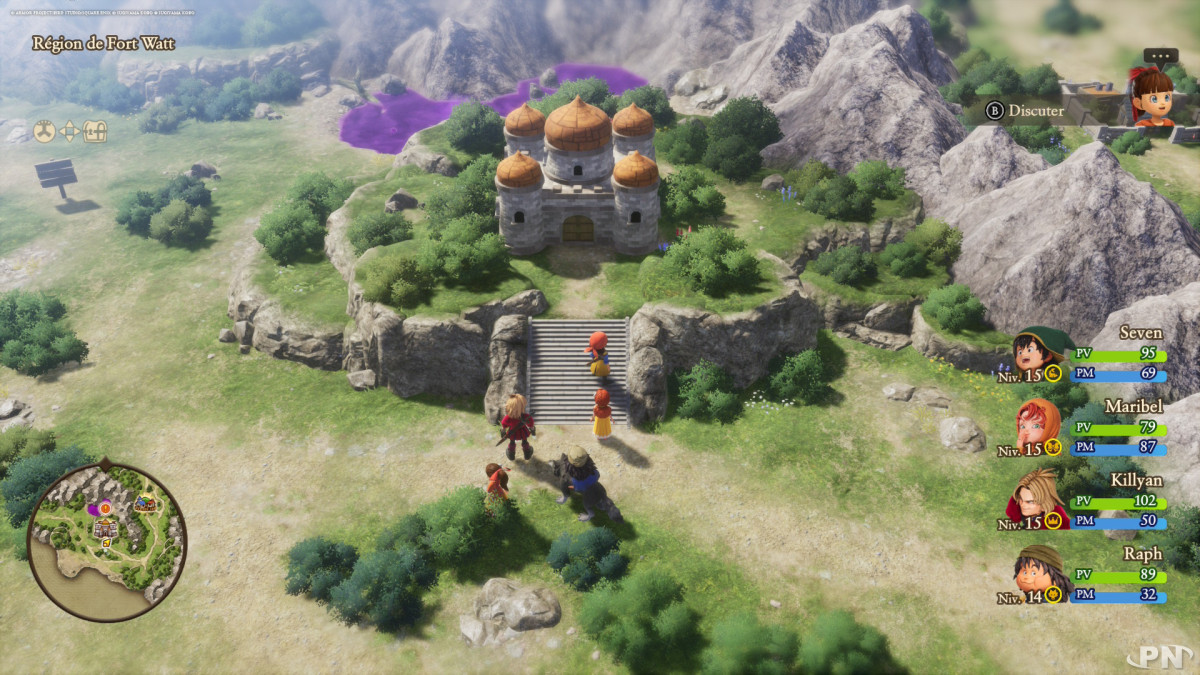1200x675 pixels.
Task: Click the castle marker on the minimap
Action: coord(107,528)
